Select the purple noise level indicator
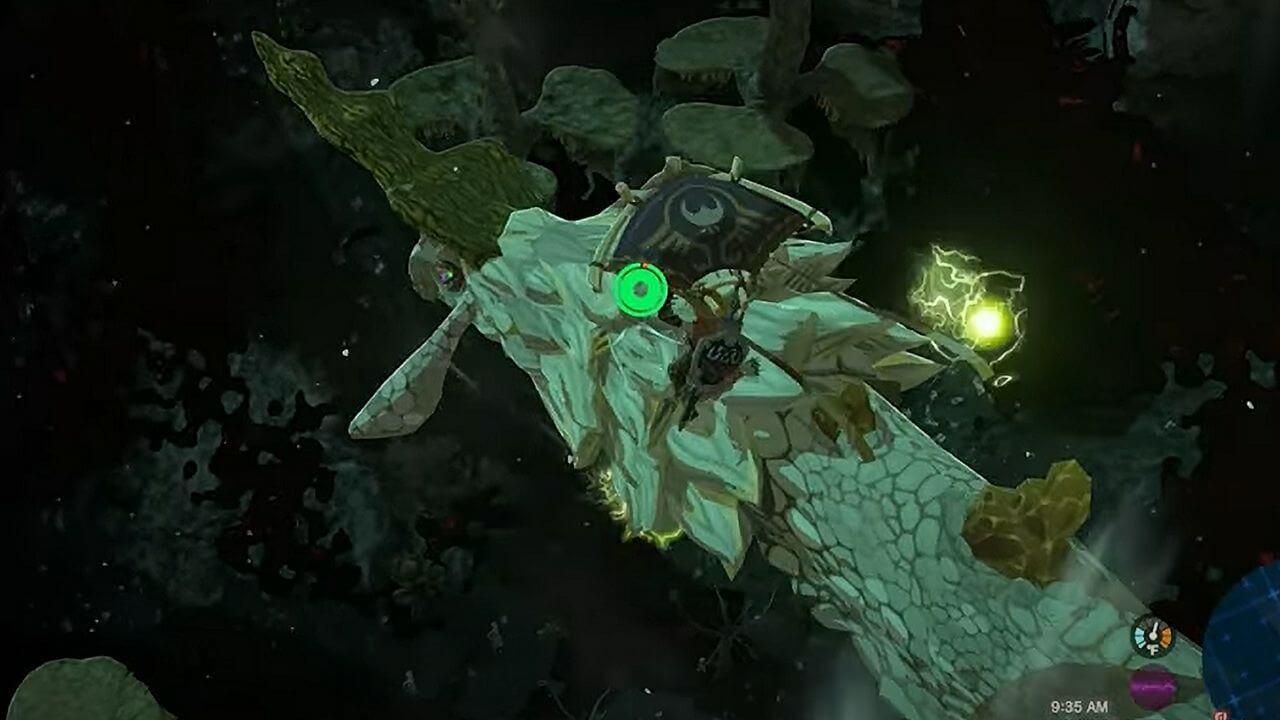Image resolution: width=1280 pixels, height=720 pixels. click(x=1153, y=687)
